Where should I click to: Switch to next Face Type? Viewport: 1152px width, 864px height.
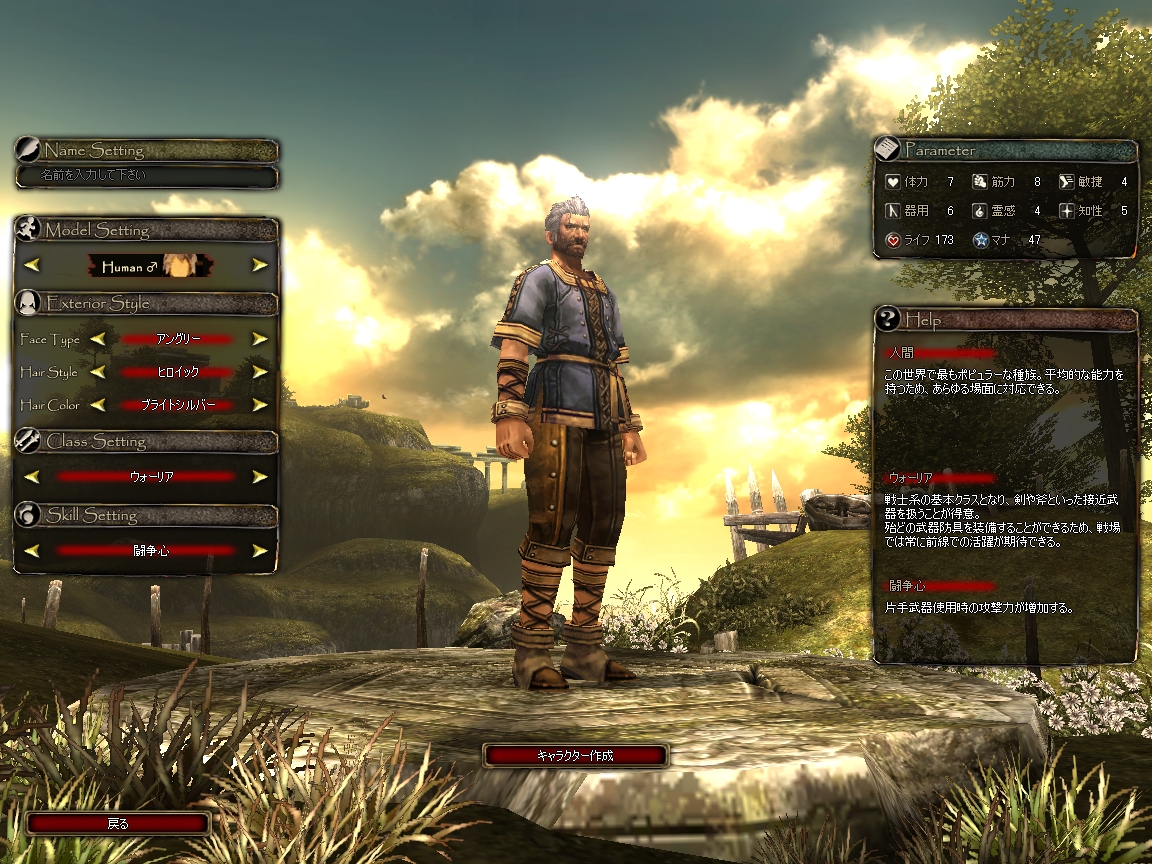pyautogui.click(x=260, y=339)
